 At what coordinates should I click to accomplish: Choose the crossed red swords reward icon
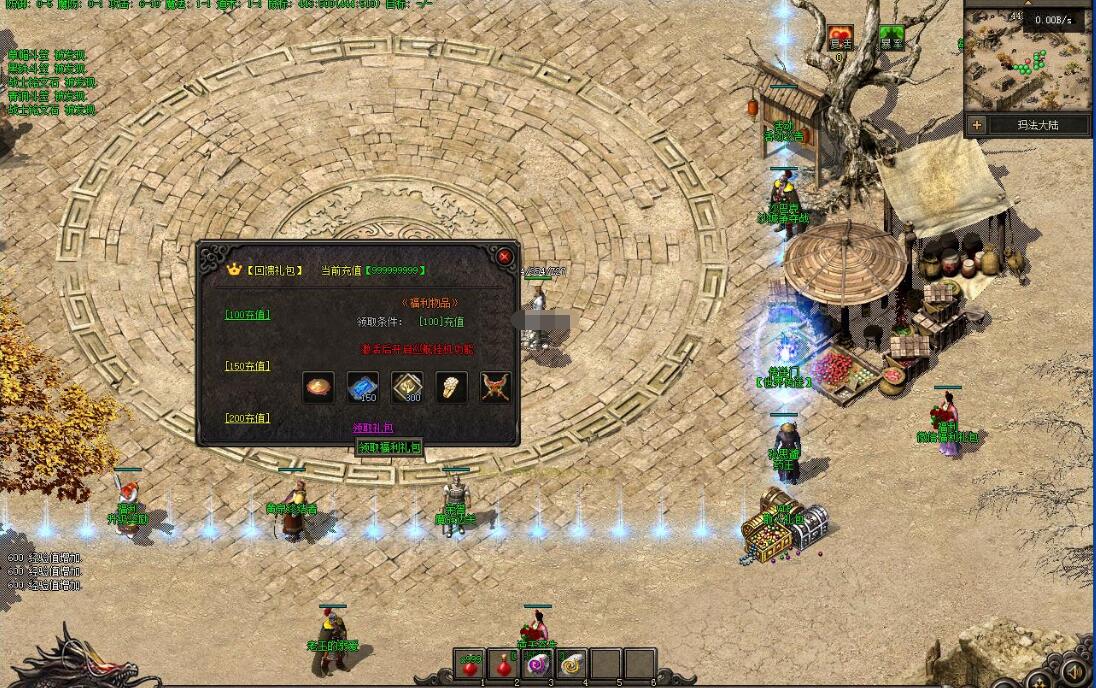point(495,387)
